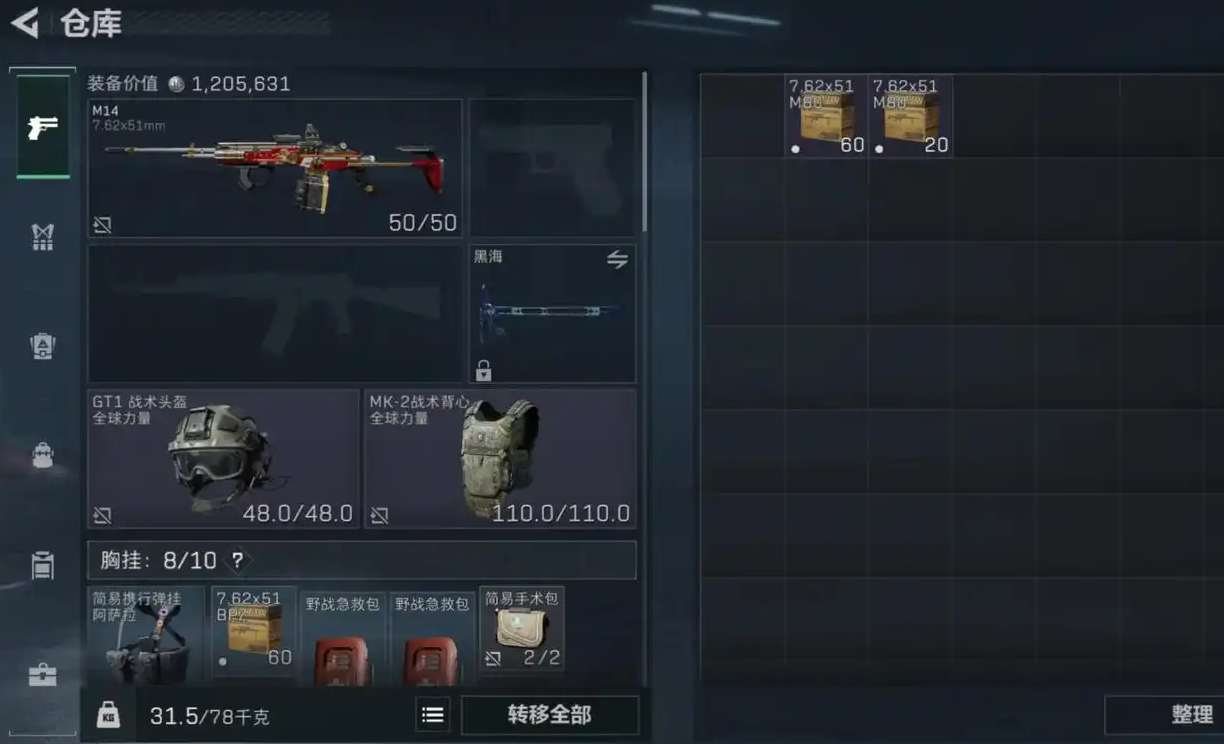Click the 转移全部 transfer all button
This screenshot has width=1224, height=744.
549,715
